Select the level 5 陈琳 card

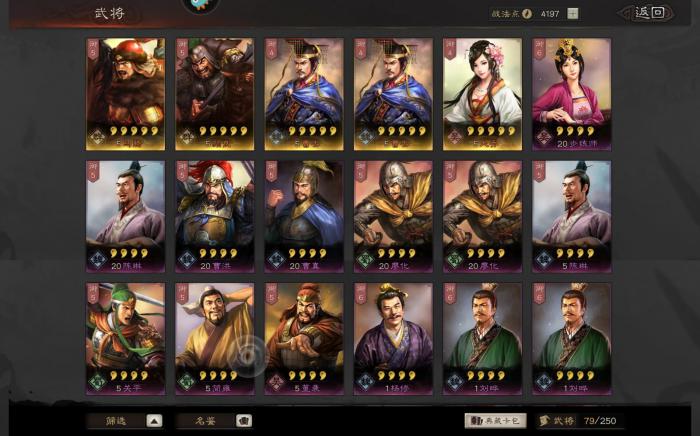coord(571,215)
